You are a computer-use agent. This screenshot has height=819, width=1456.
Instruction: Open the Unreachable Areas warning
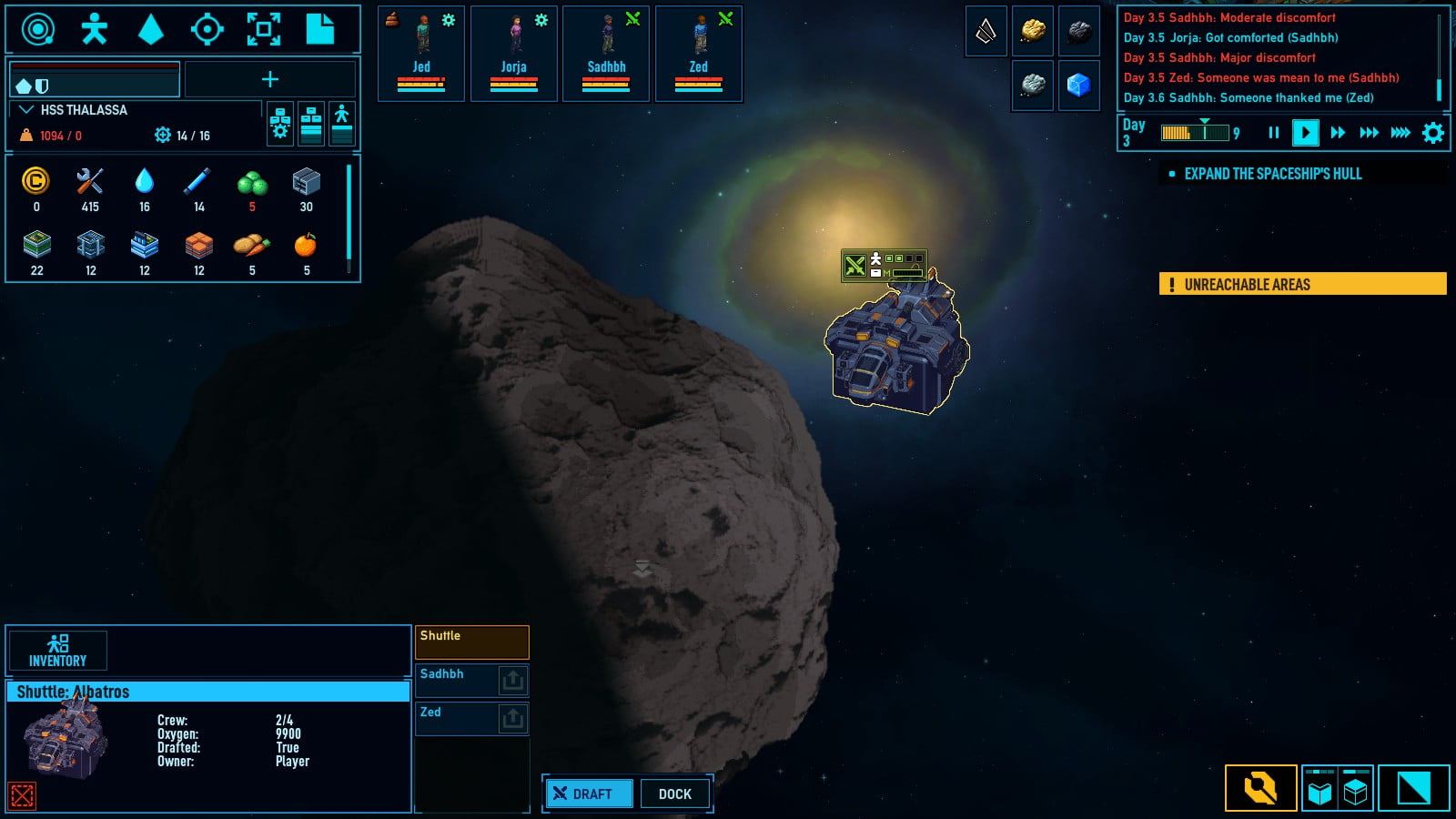[1302, 285]
